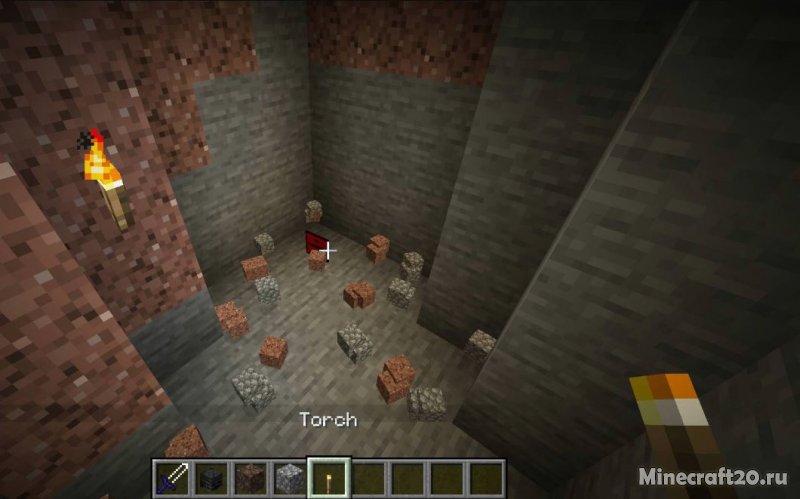Image resolution: width=800 pixels, height=499 pixels.
Task: Select the dark furnace block slot
Action: tap(209, 478)
